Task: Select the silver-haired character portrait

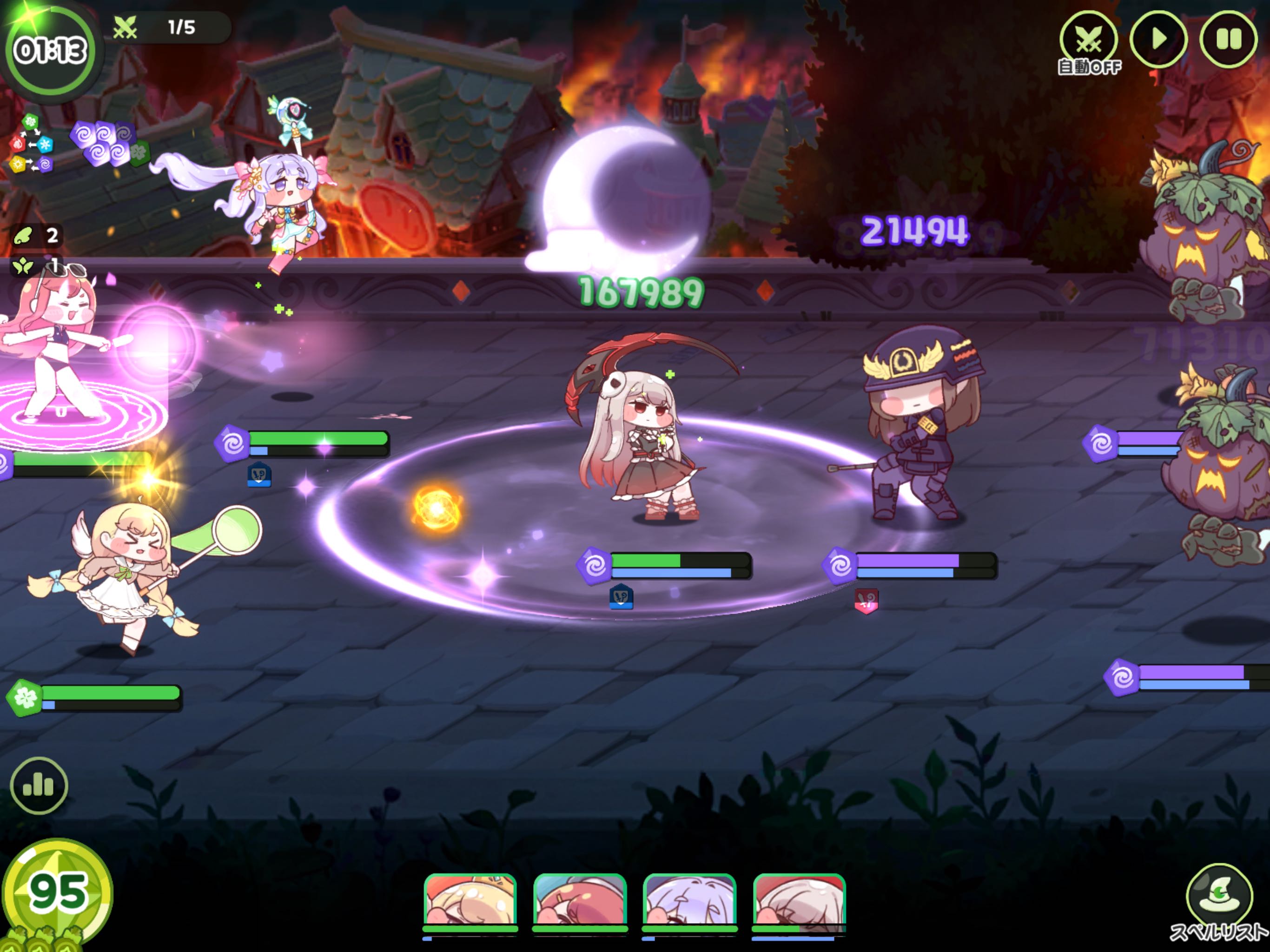Action: [799, 901]
